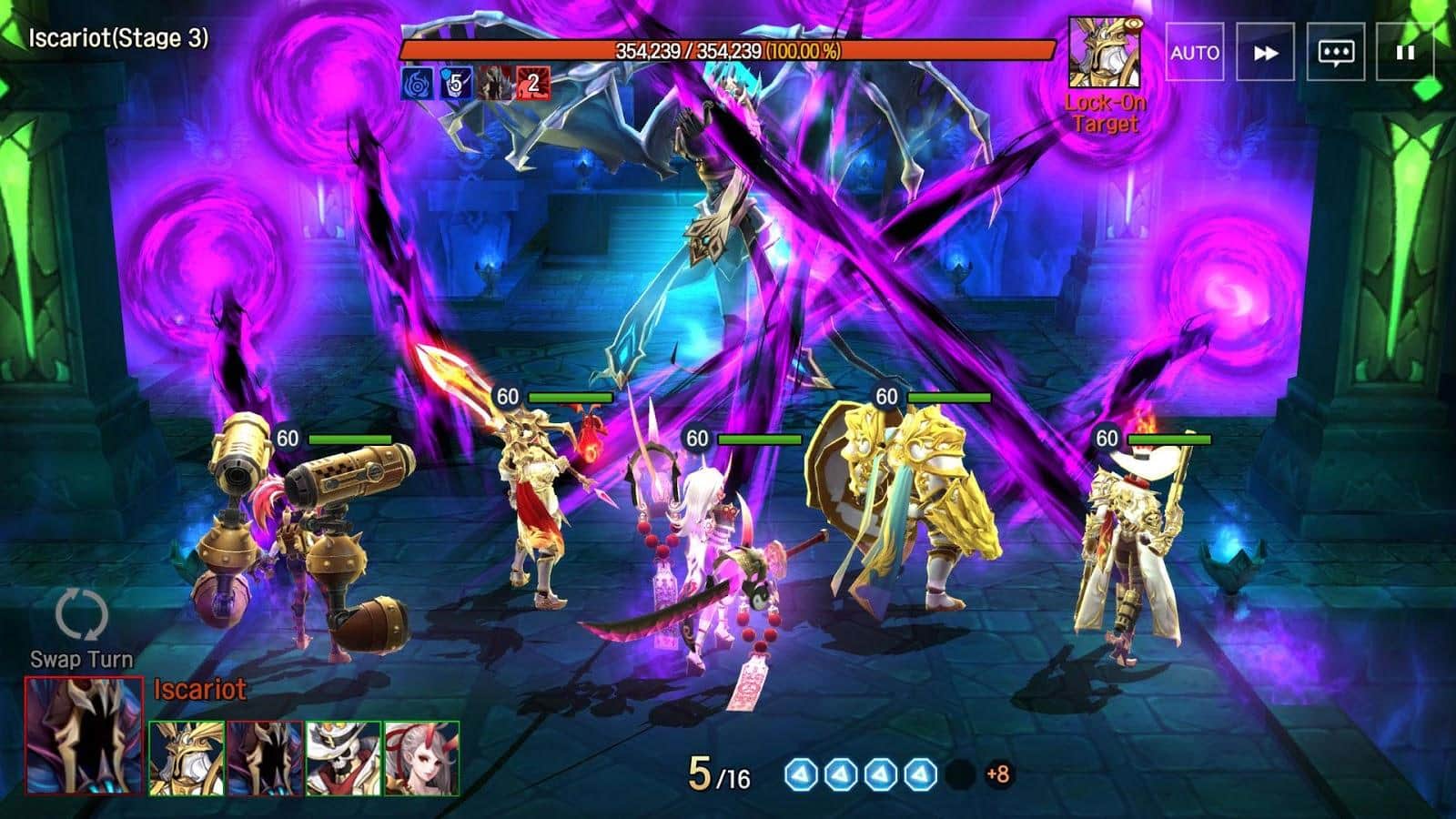
Task: Toggle the AUTO battle button
Action: click(1194, 53)
